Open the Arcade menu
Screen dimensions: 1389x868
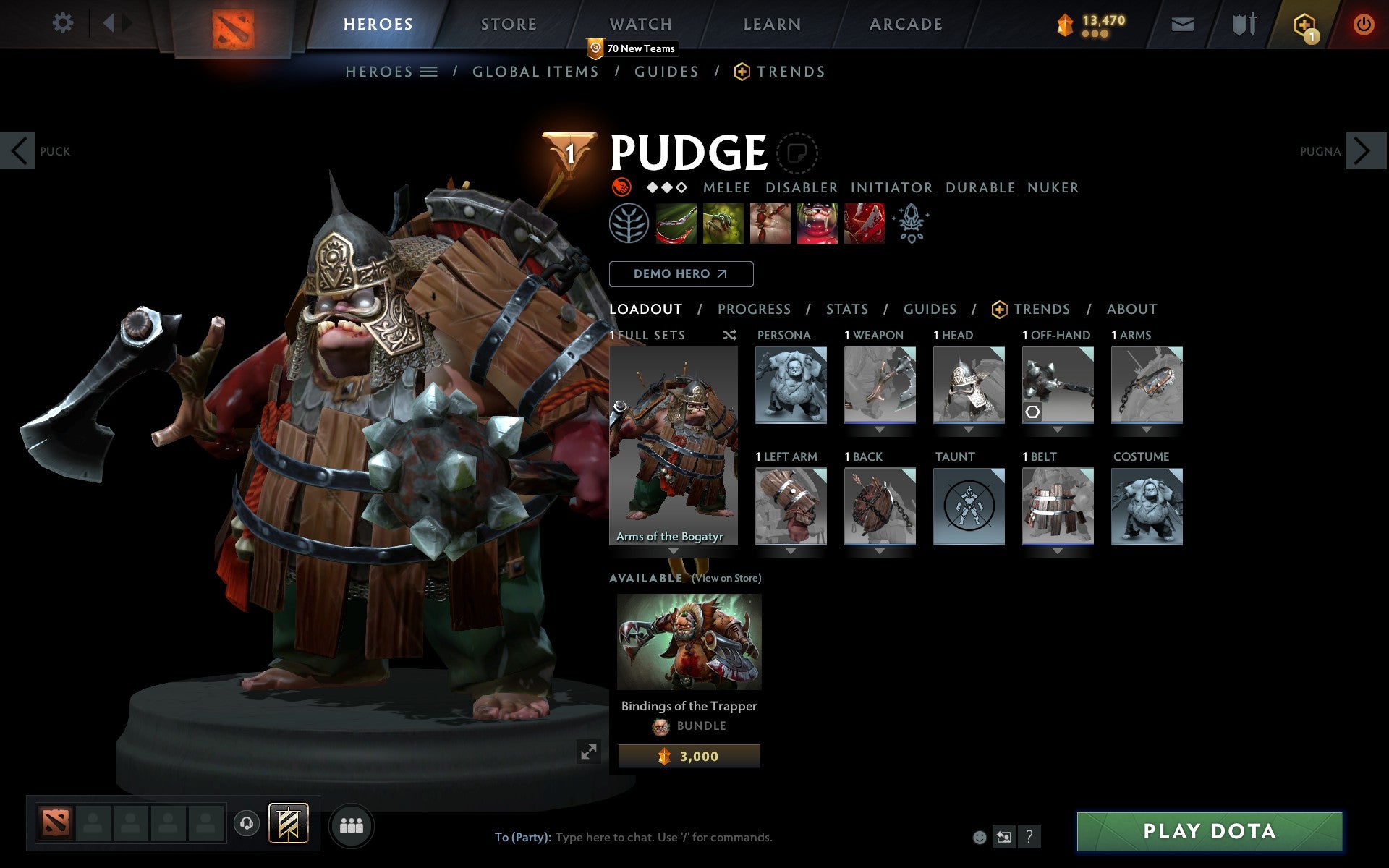pos(904,23)
